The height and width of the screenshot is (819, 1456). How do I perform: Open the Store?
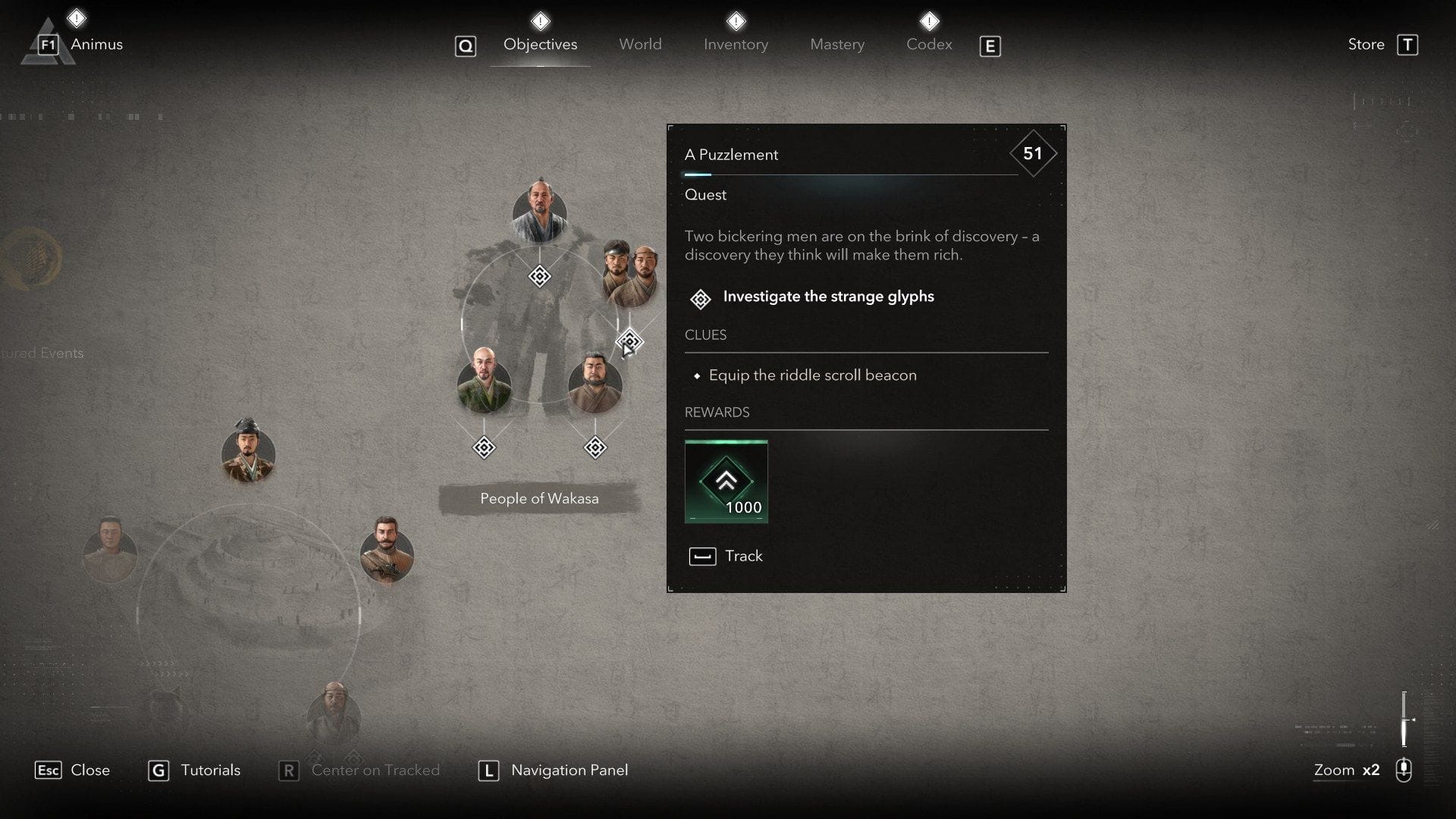point(1365,43)
